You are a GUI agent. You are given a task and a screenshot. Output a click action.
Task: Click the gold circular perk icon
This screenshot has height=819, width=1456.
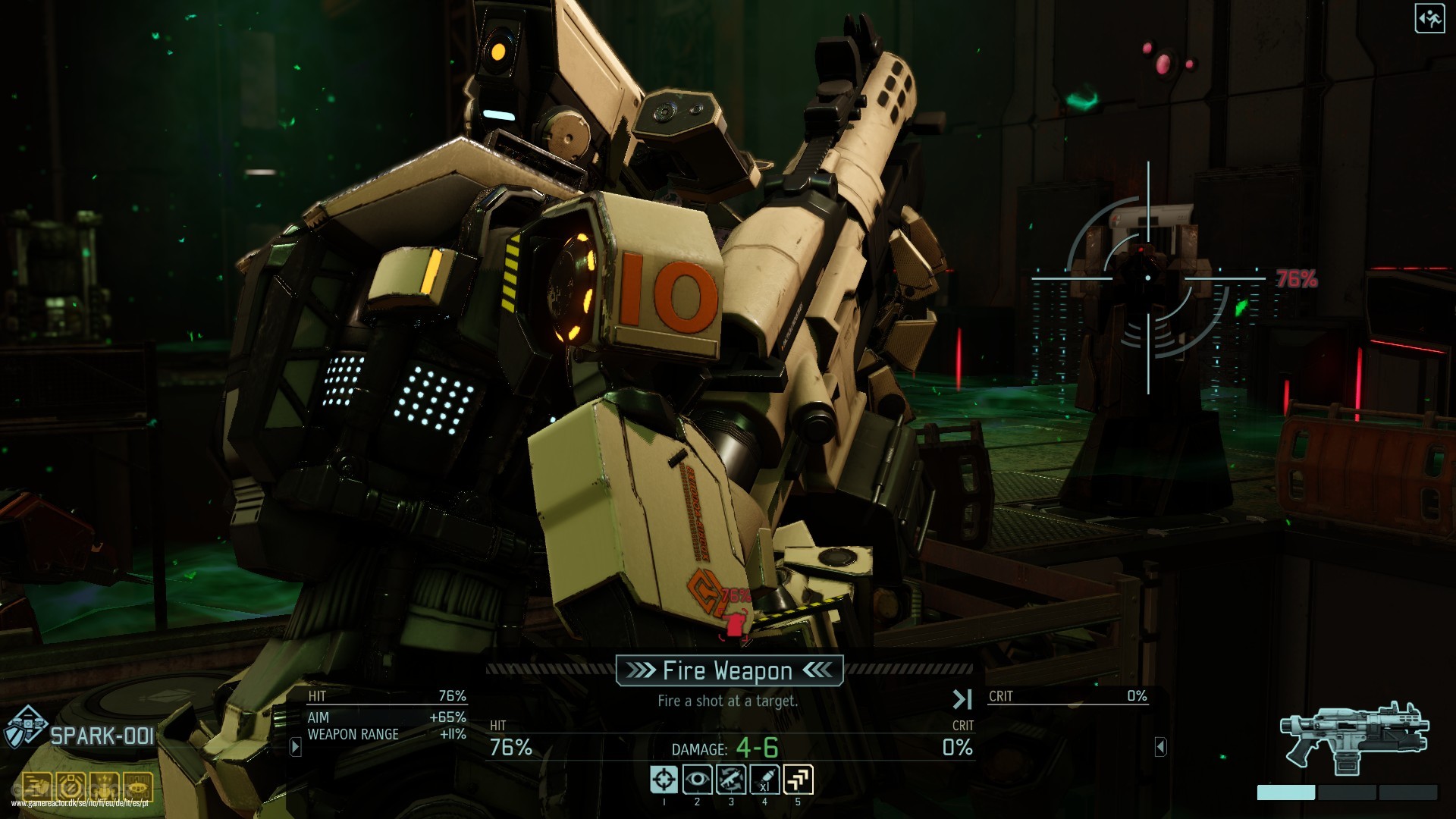(71, 787)
